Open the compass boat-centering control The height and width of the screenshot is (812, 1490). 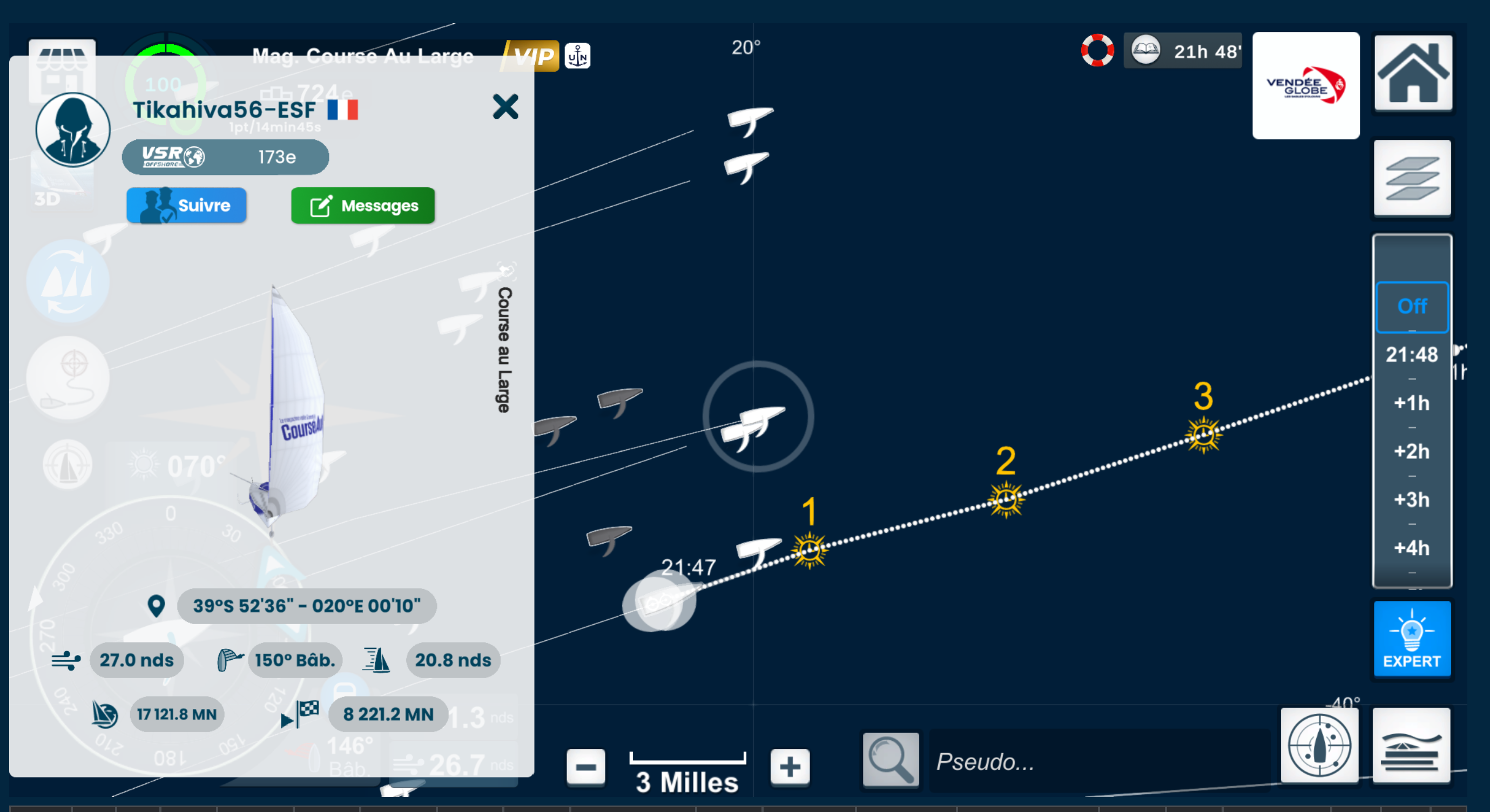tap(1319, 746)
